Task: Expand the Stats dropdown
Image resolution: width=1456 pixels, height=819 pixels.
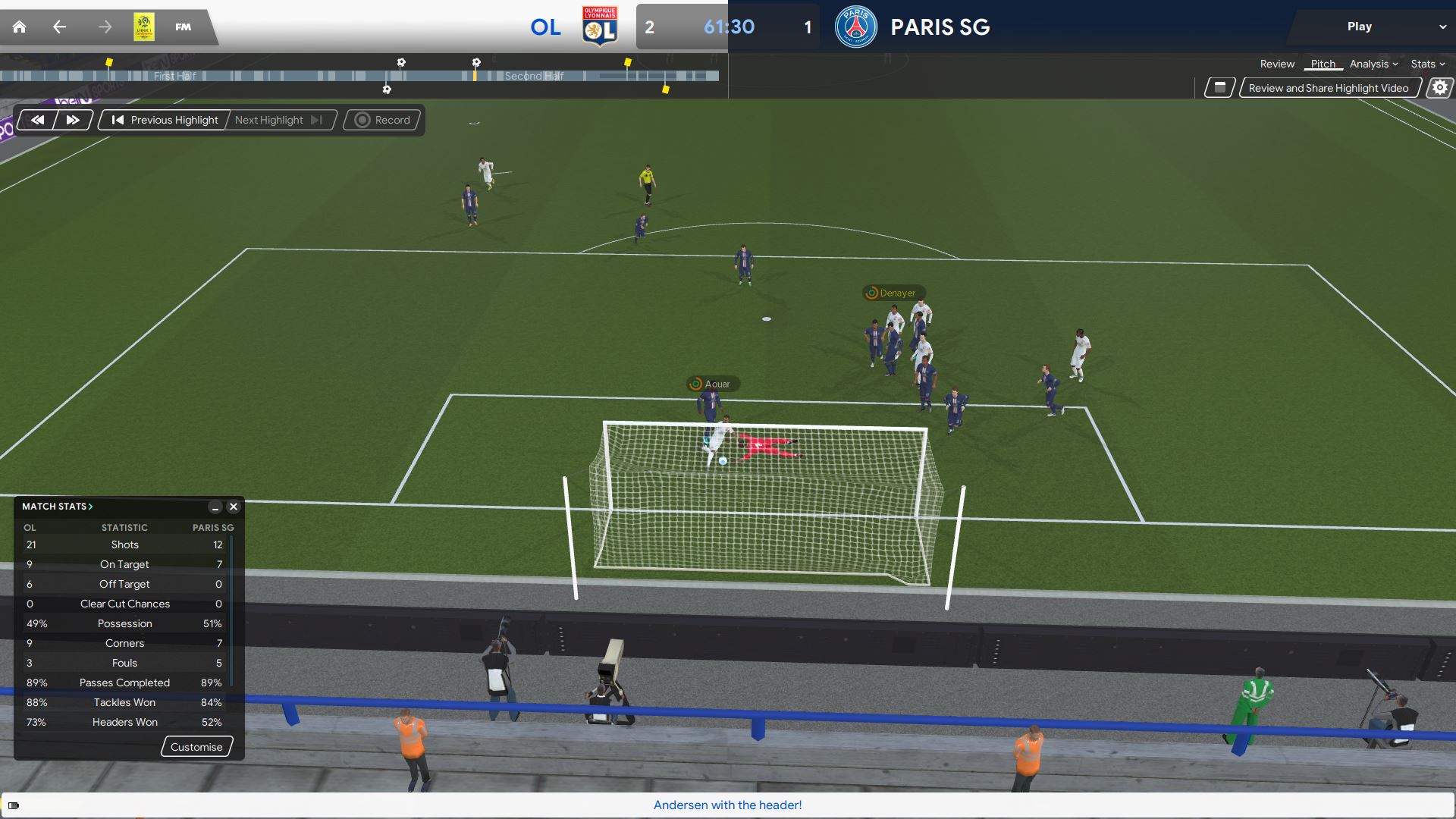Action: click(x=1427, y=64)
